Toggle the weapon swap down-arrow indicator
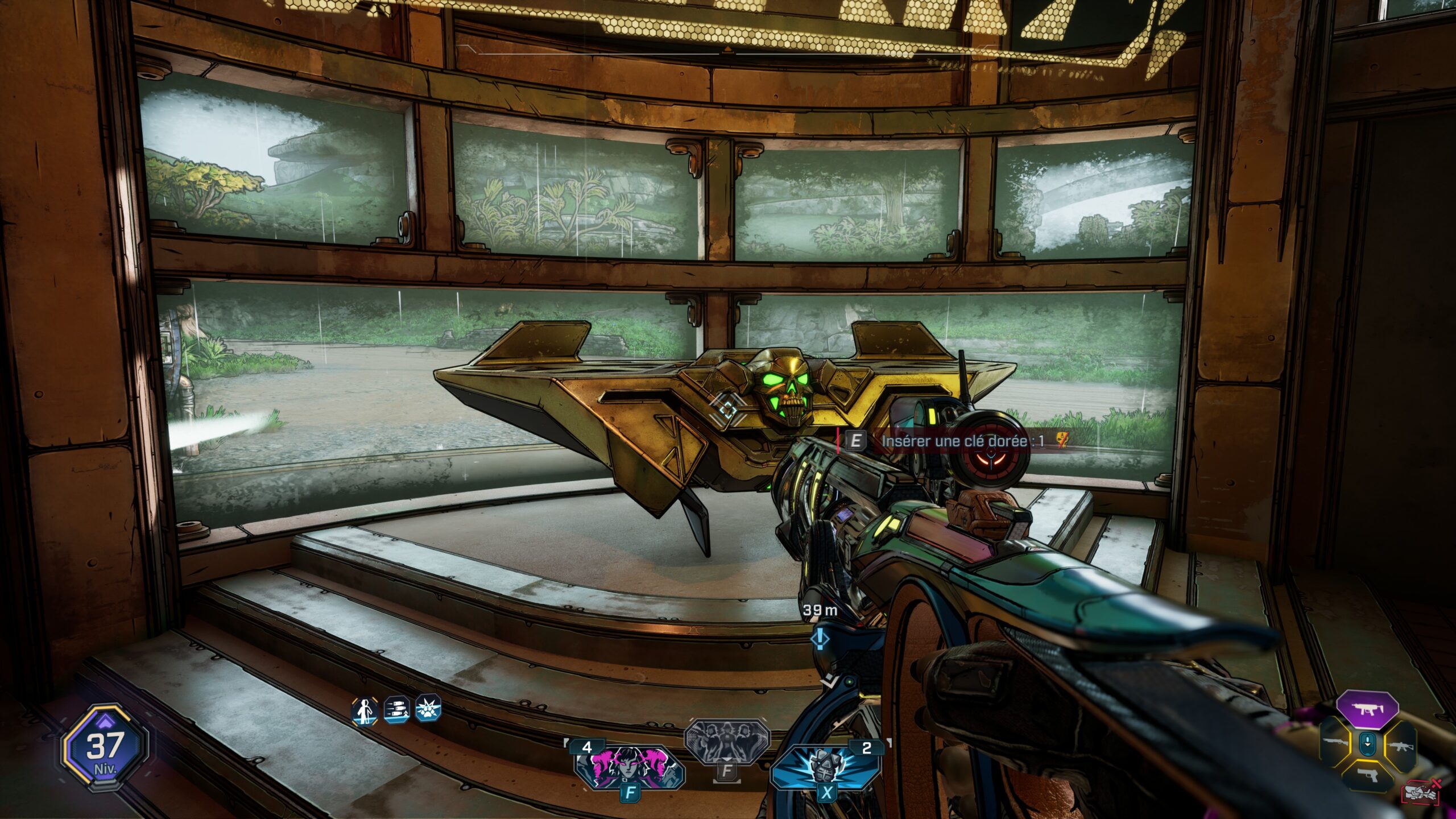The width and height of the screenshot is (1456, 819). pos(1368,744)
